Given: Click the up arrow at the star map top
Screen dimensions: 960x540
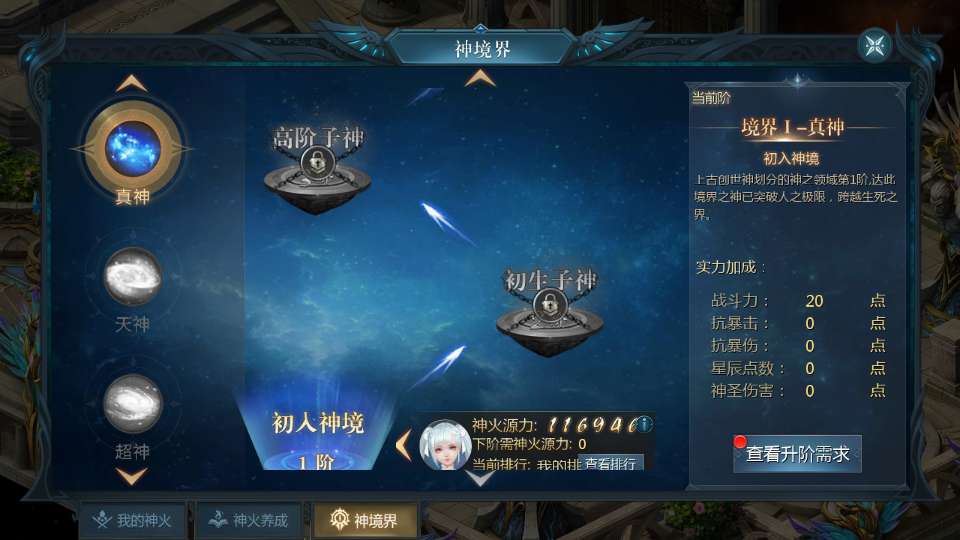Looking at the screenshot, I should tap(480, 78).
